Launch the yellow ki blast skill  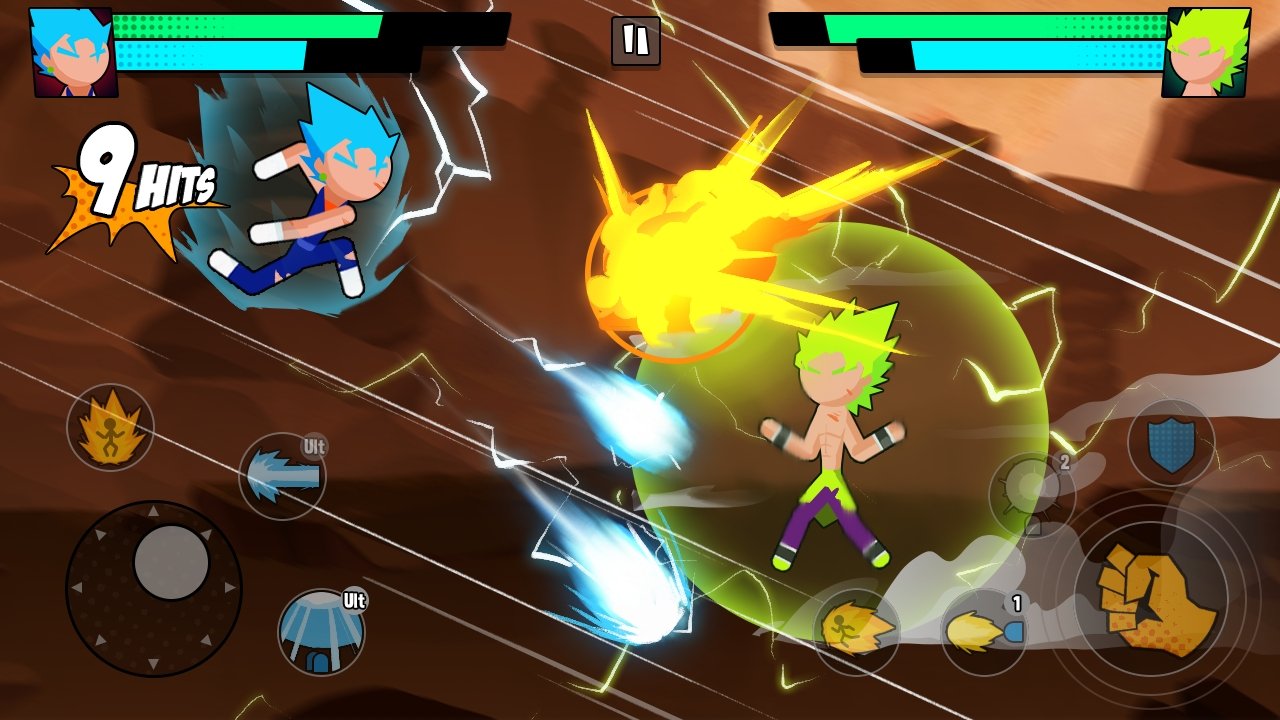point(984,632)
